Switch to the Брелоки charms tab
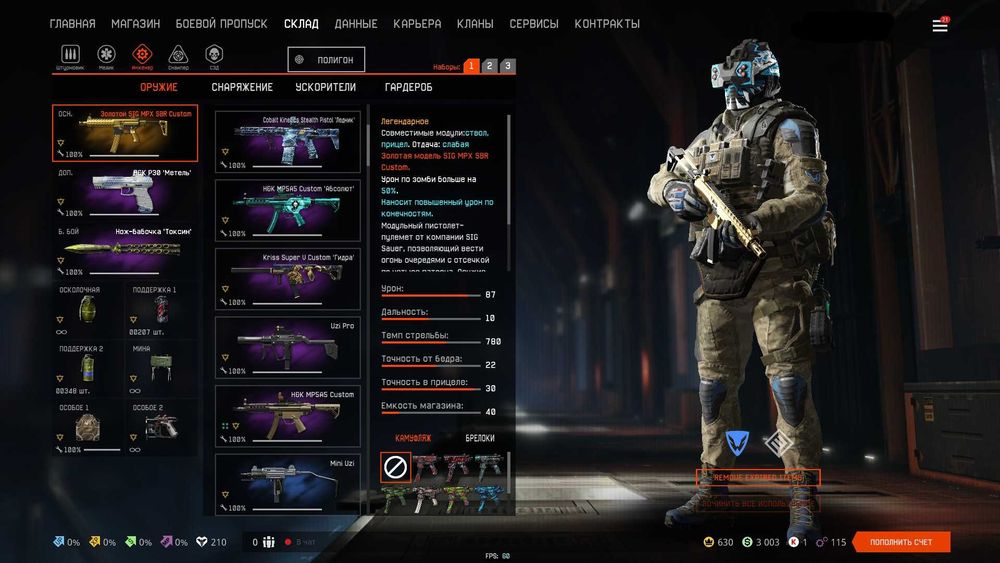This screenshot has height=563, width=1000. [480, 438]
